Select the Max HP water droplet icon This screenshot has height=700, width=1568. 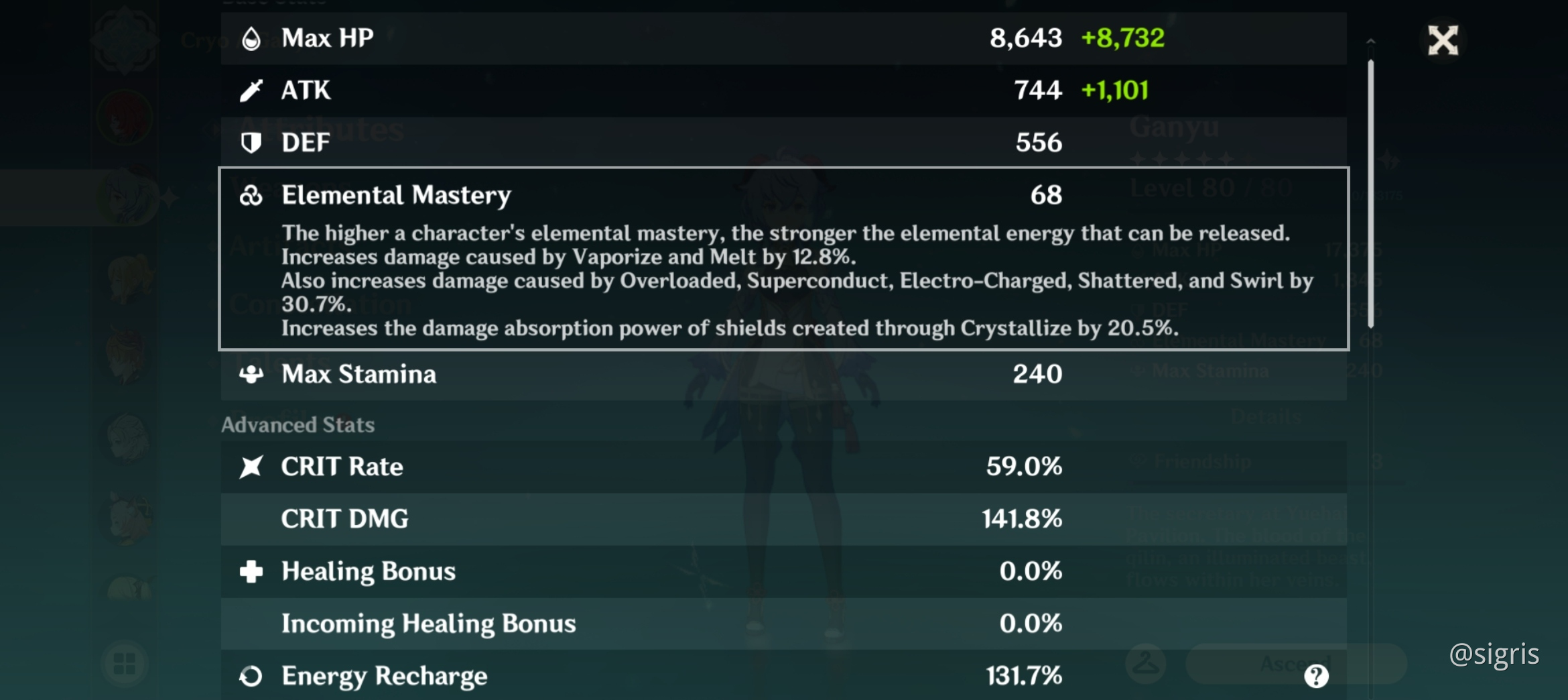(x=251, y=38)
